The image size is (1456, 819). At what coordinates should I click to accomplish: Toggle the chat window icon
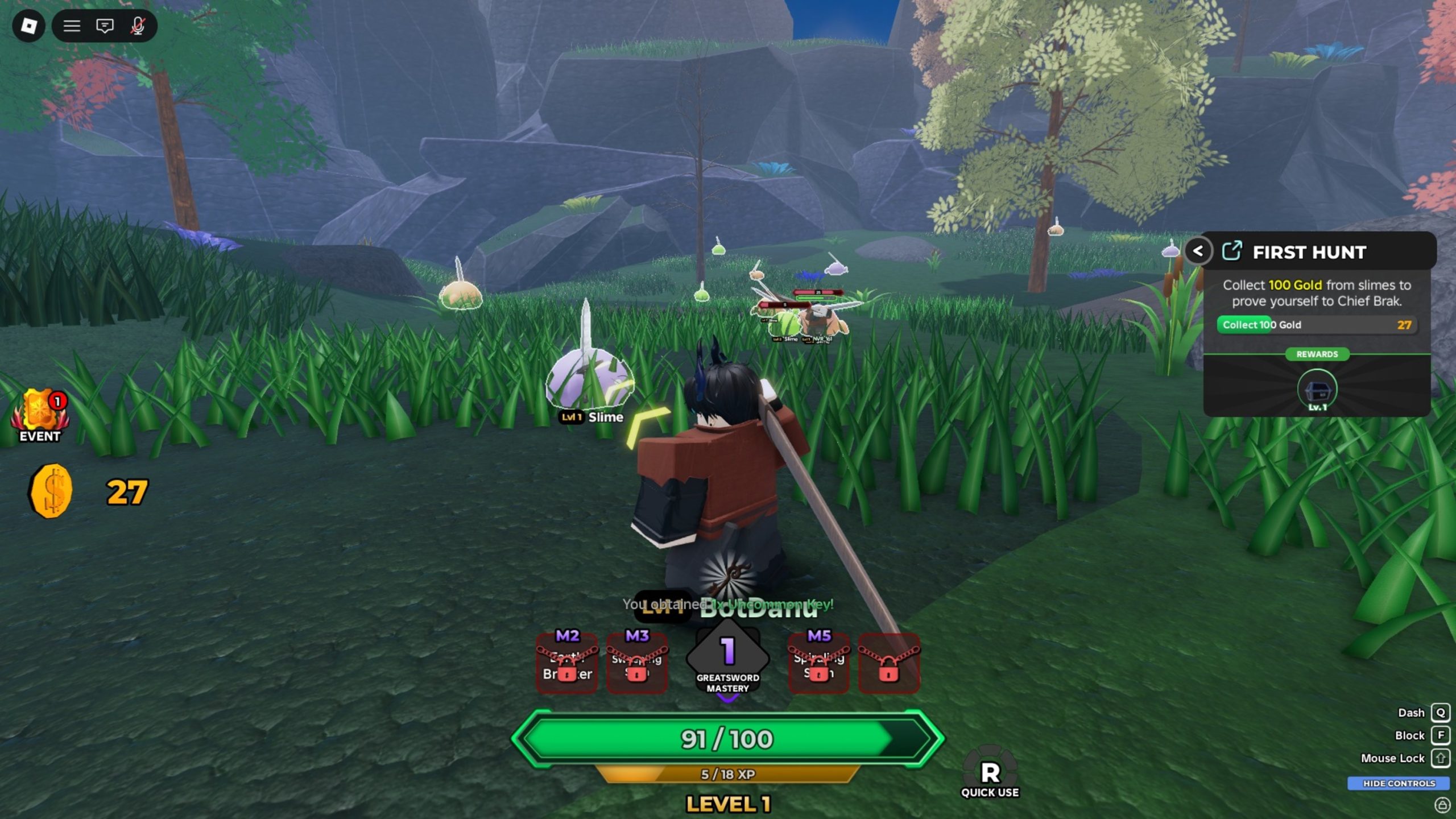[105, 26]
